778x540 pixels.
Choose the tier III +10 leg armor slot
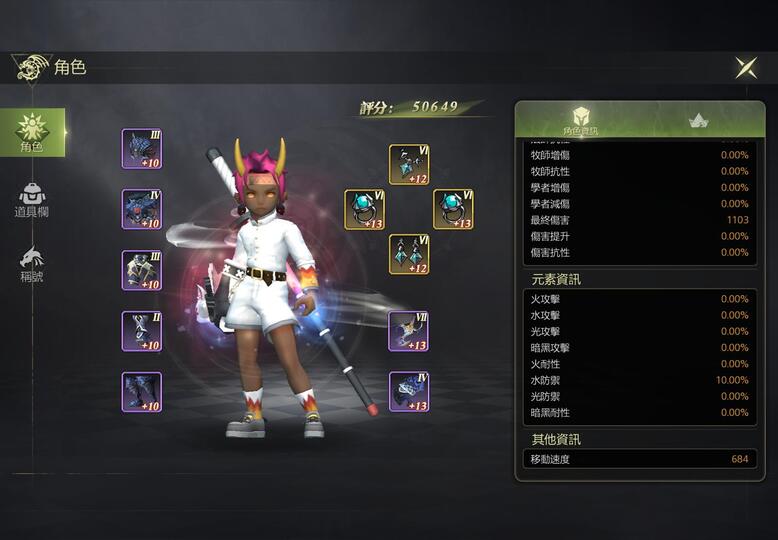[x=142, y=270]
